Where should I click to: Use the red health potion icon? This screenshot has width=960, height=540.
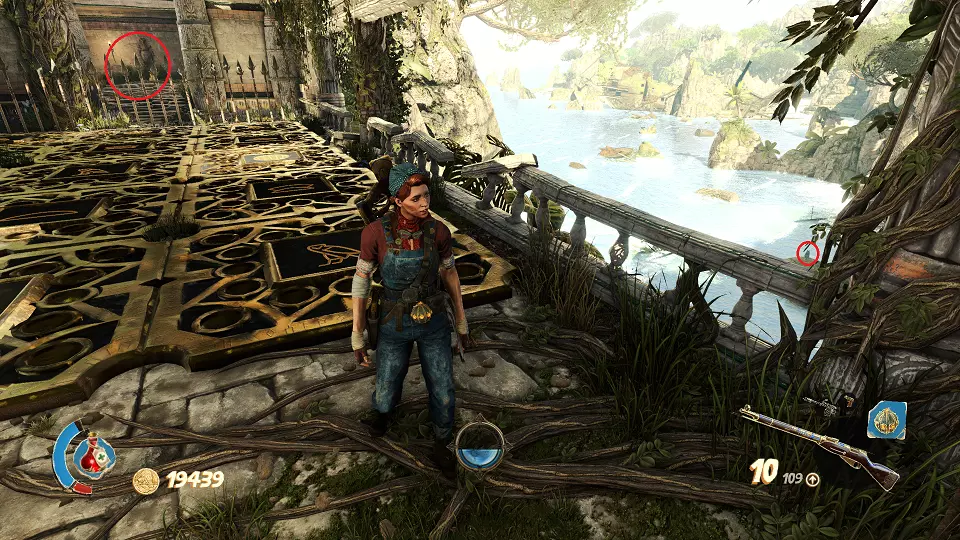92,457
